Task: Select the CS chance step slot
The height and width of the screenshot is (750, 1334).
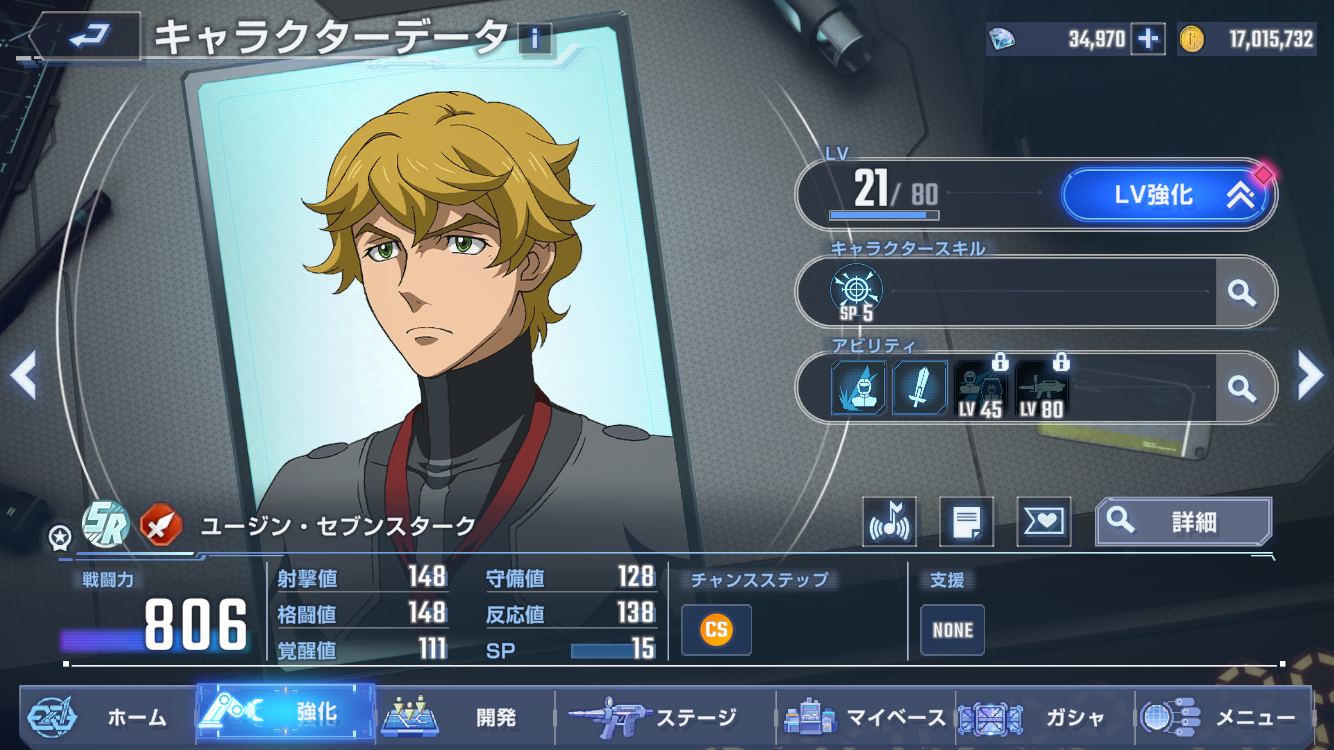Action: [x=716, y=630]
